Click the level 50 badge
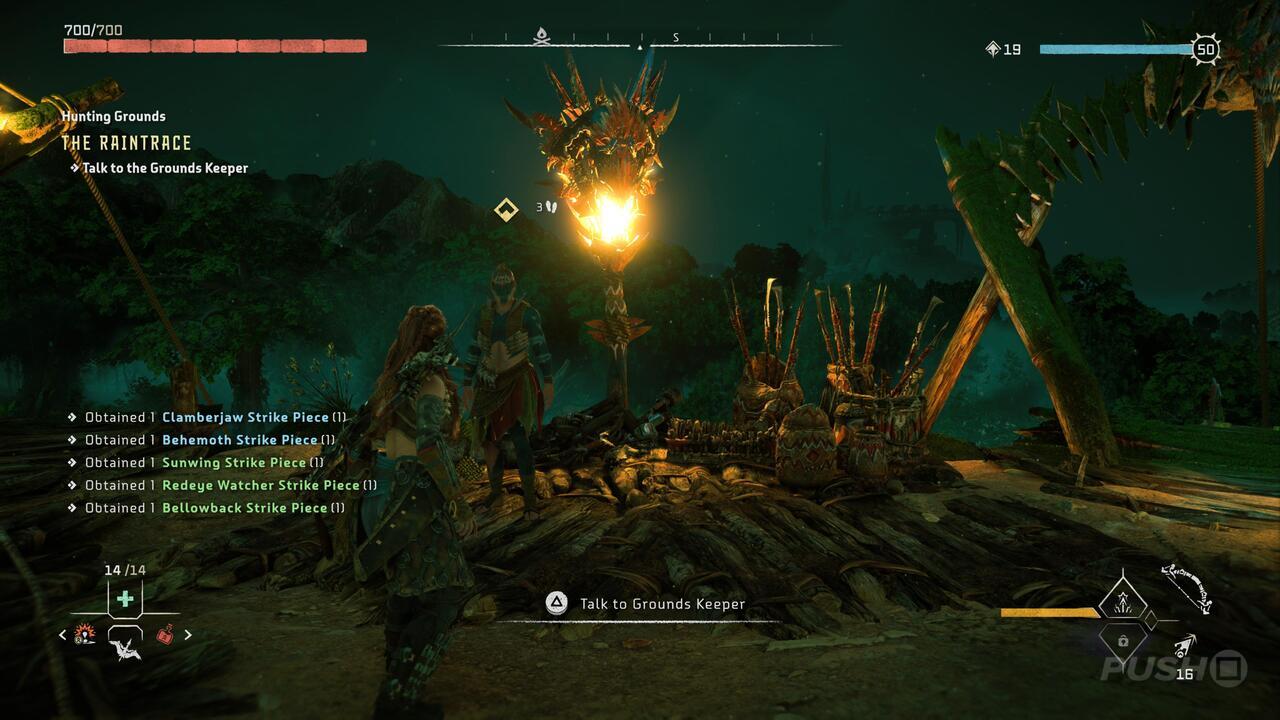This screenshot has height=720, width=1280. point(1204,46)
